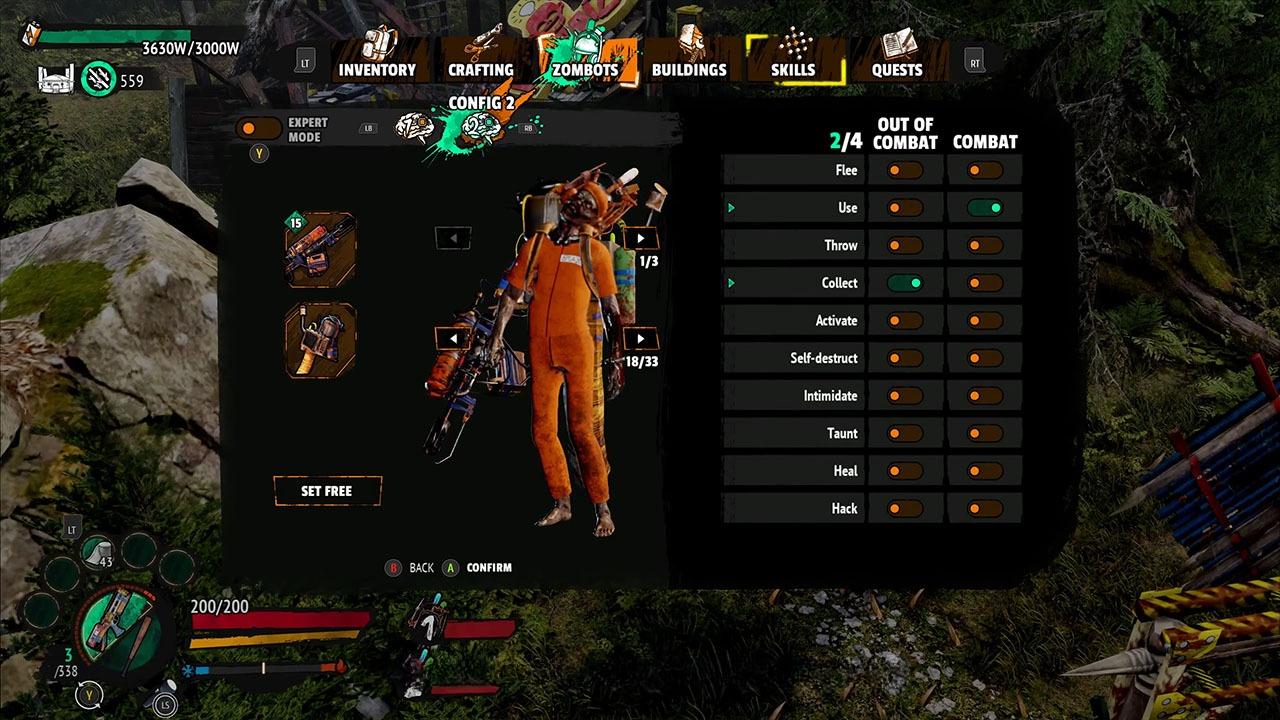
Task: Enable Flee for Out of Combat
Action: pyautogui.click(x=904, y=170)
